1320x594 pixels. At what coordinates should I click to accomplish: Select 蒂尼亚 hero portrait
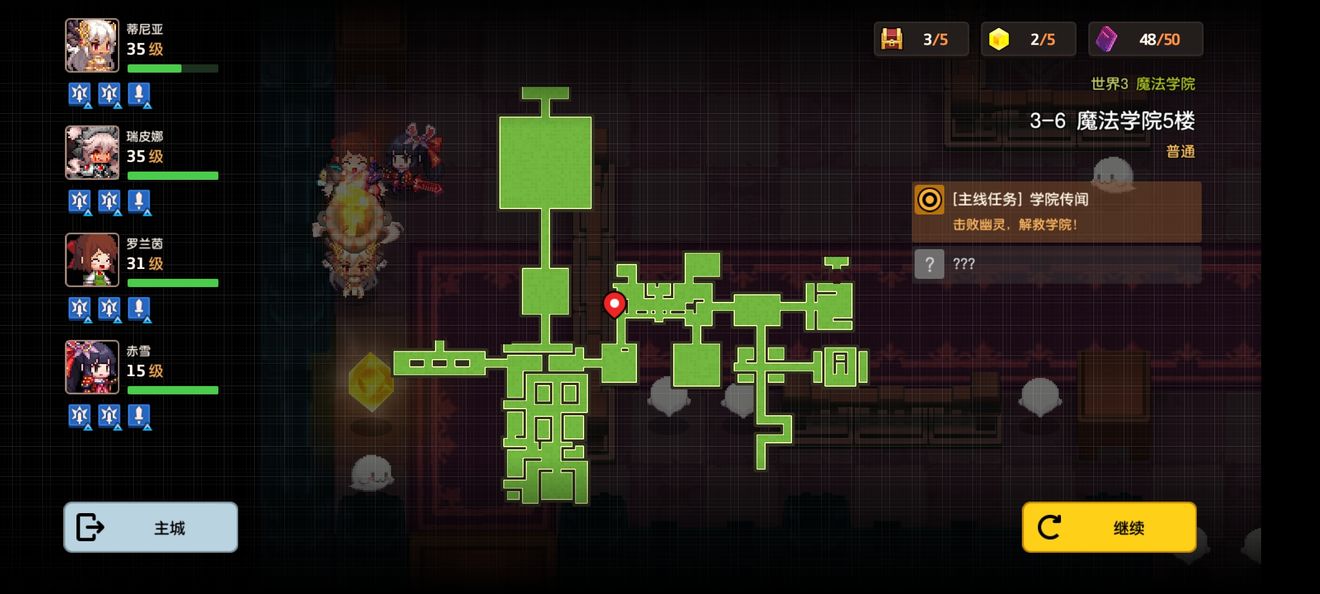(92, 45)
